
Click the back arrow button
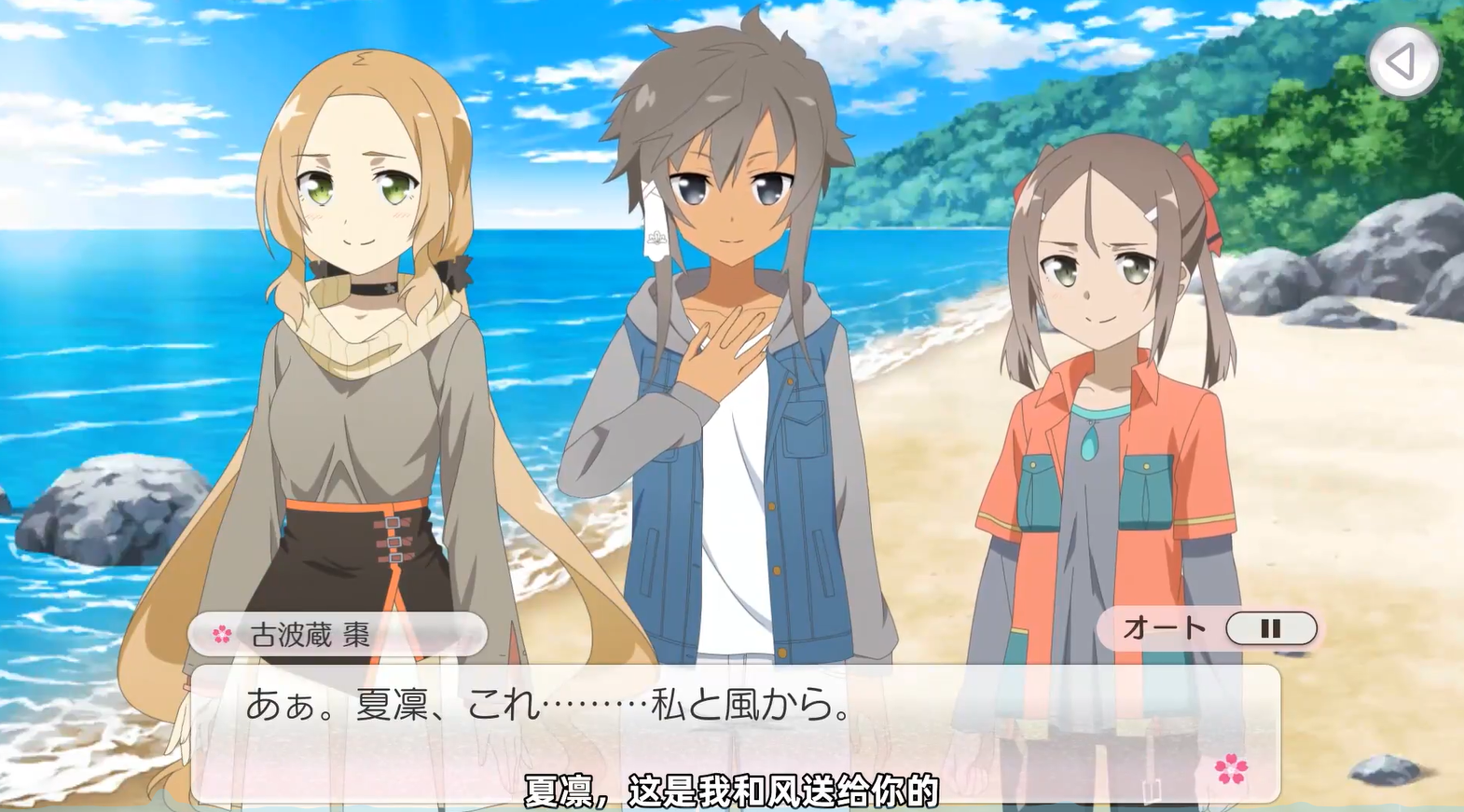(x=1402, y=62)
